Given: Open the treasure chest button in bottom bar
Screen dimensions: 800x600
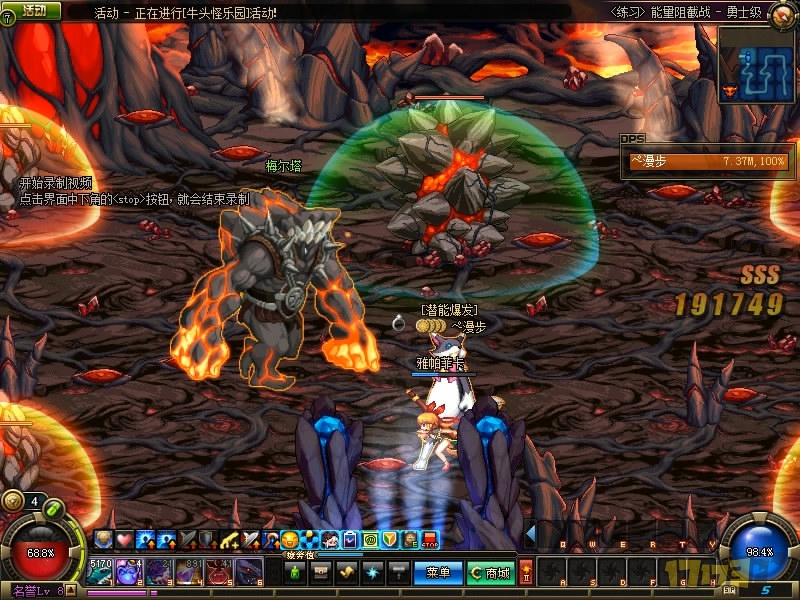Looking at the screenshot, I should click(321, 573).
